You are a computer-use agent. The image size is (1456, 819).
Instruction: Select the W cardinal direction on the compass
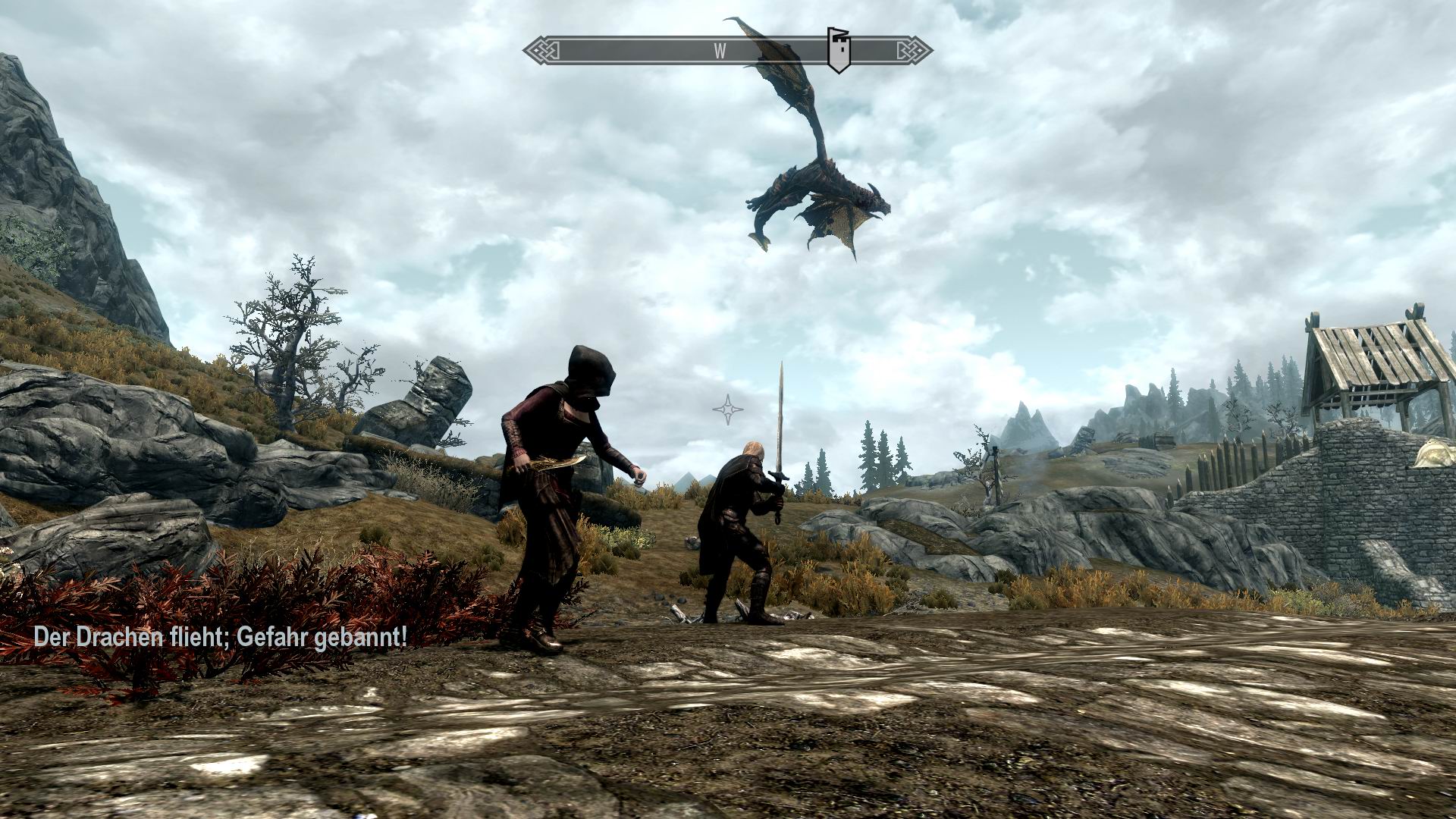click(719, 50)
